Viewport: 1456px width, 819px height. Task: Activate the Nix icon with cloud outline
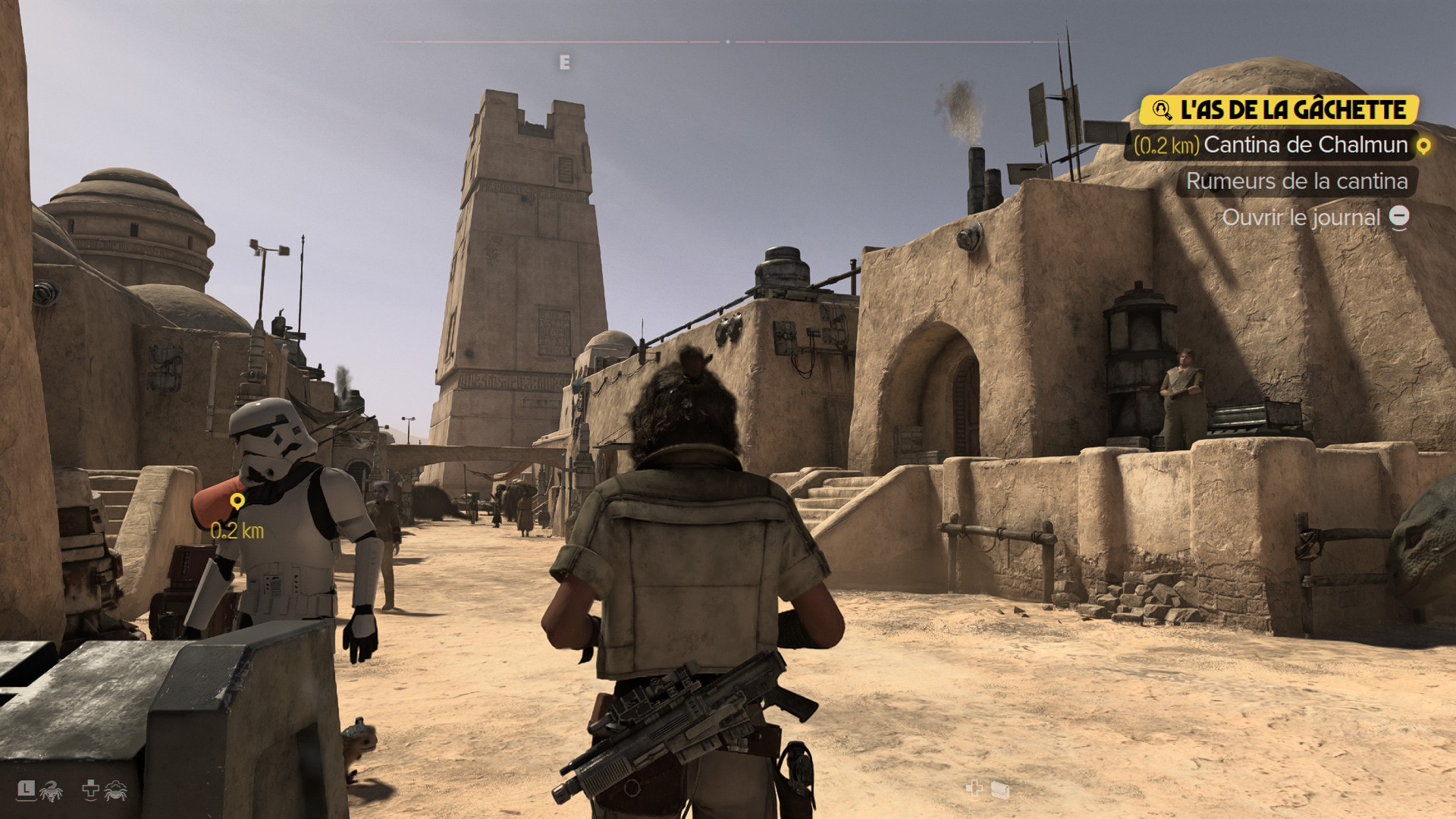(115, 791)
